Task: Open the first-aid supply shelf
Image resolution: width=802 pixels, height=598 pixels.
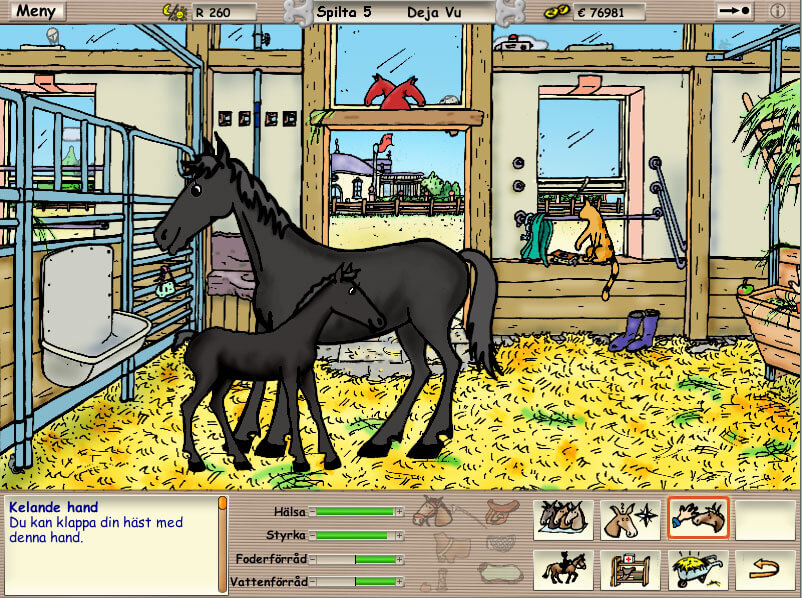Action: [630, 570]
